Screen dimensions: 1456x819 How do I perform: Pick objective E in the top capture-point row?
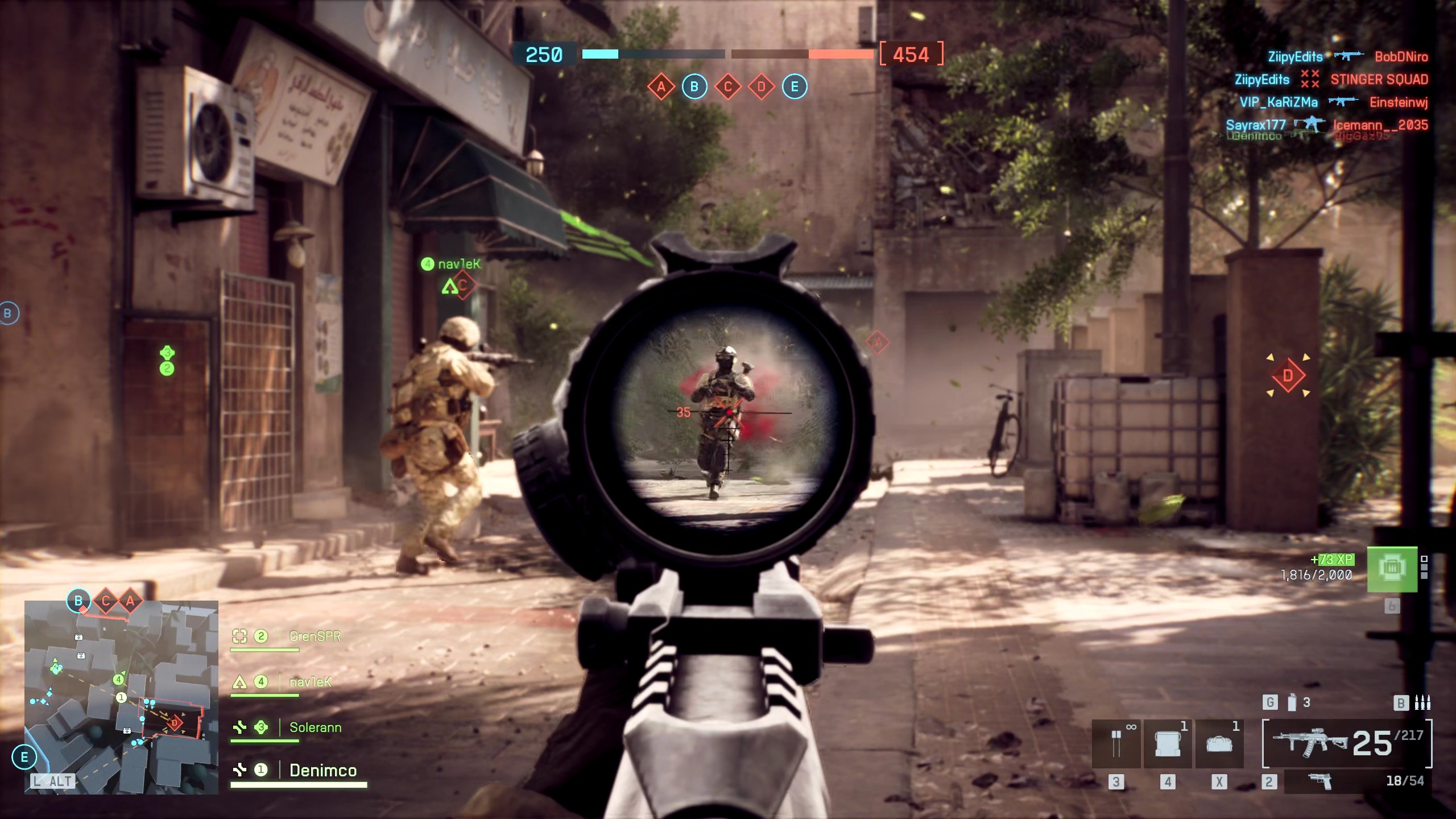click(795, 87)
